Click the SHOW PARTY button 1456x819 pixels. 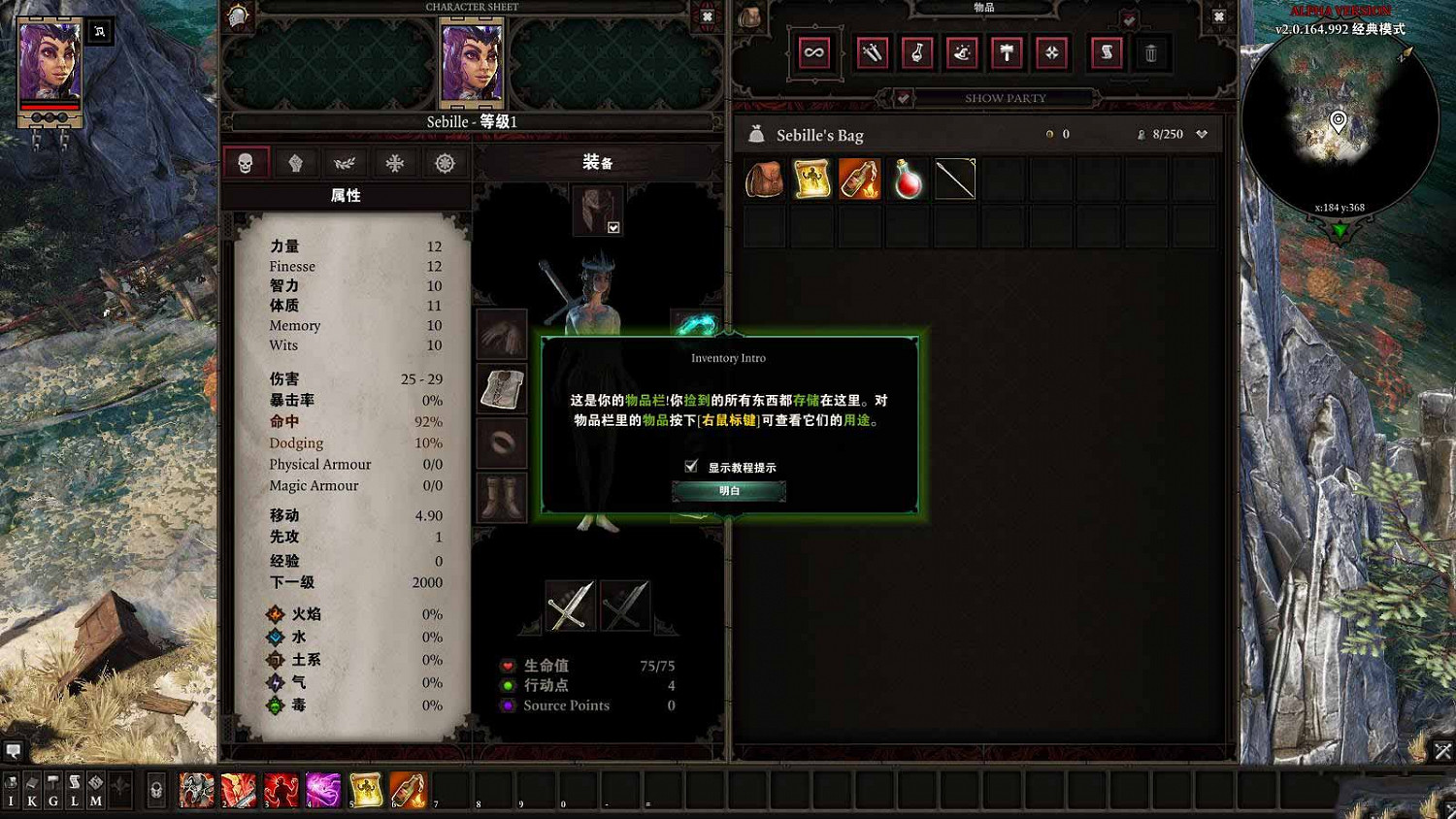pyautogui.click(x=1005, y=97)
